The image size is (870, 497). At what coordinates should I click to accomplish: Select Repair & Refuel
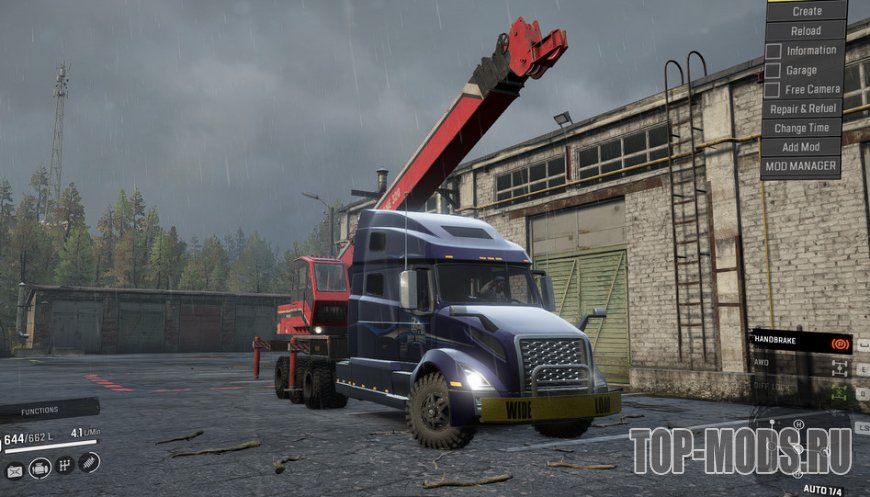[x=804, y=108]
